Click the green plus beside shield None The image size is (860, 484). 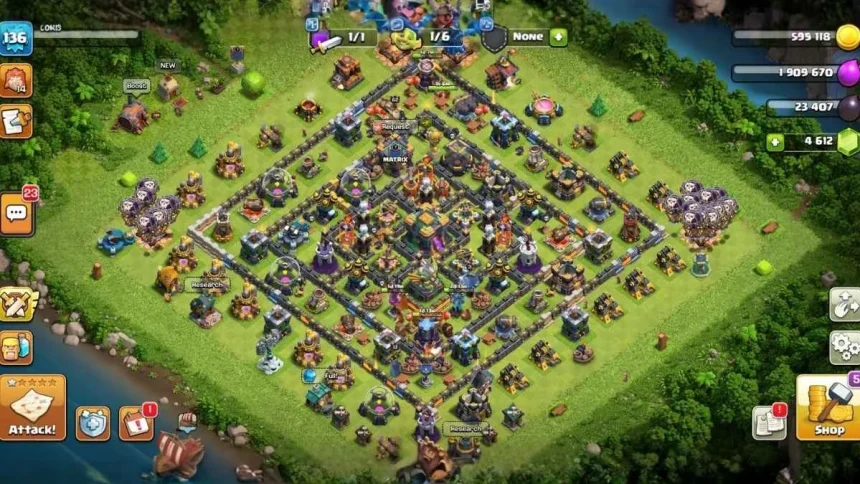click(x=558, y=37)
